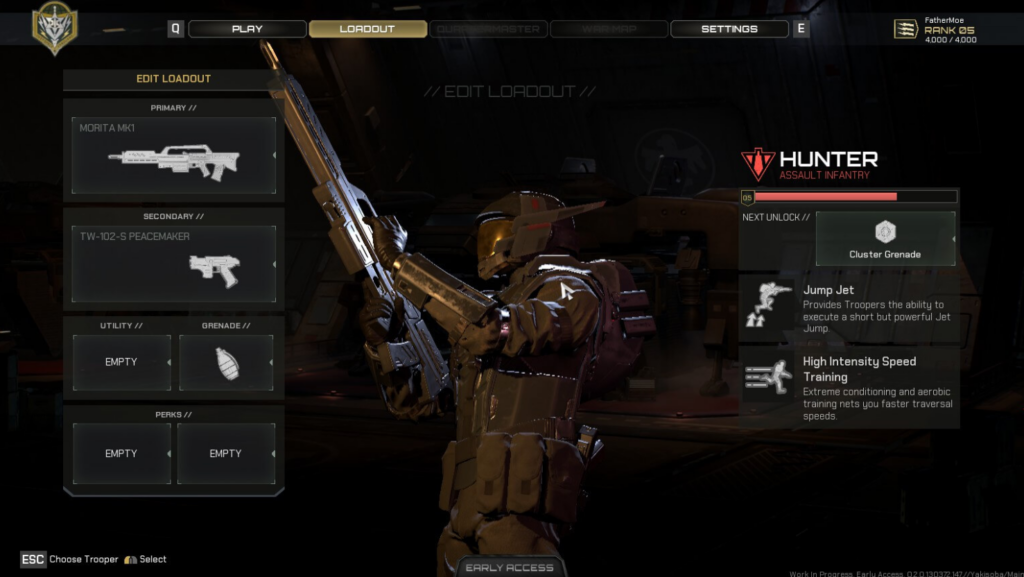The height and width of the screenshot is (577, 1024).
Task: Select the TW-102-S Peacemaker secondary slot
Action: click(x=174, y=264)
